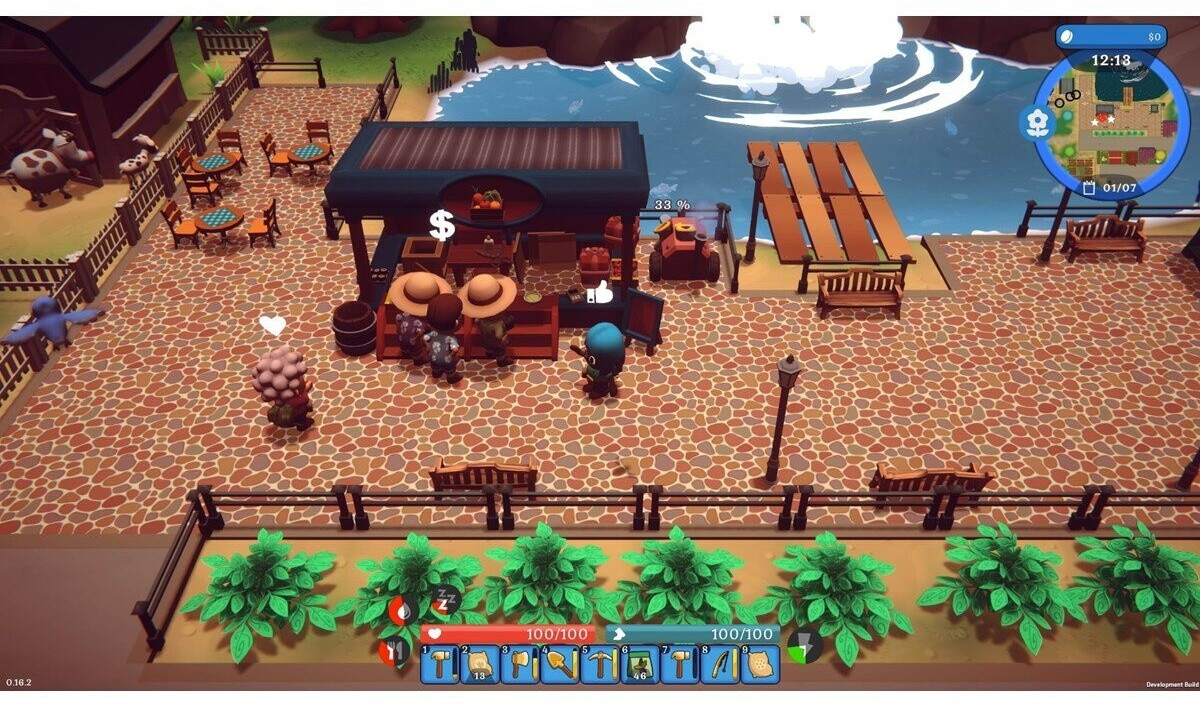Select the shovel hotbar slot
The height and width of the screenshot is (707, 1200).
[x=560, y=664]
